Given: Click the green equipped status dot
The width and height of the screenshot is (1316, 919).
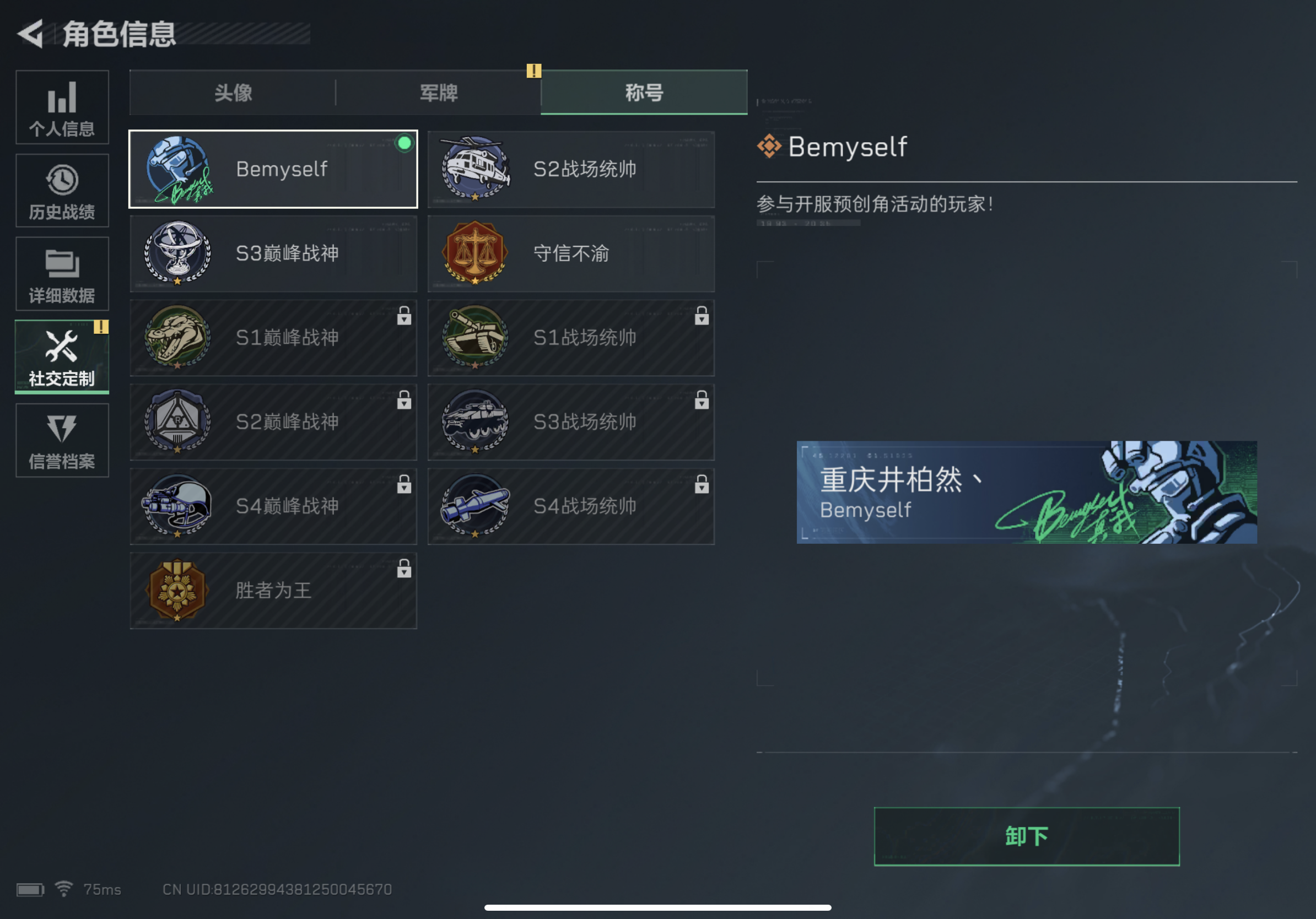Looking at the screenshot, I should [x=404, y=144].
